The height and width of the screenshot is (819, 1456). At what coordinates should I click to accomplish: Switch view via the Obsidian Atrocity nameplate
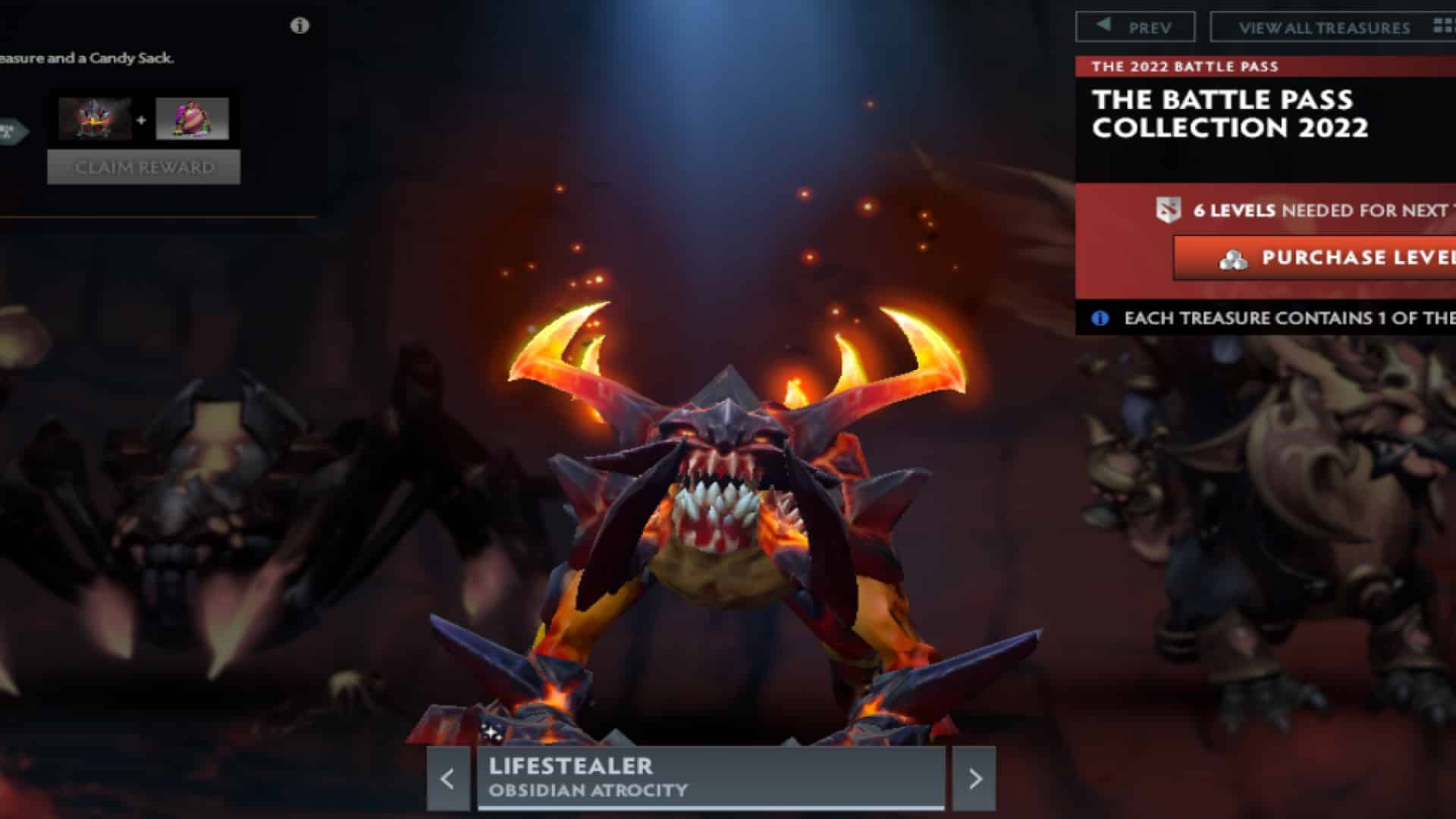click(713, 776)
